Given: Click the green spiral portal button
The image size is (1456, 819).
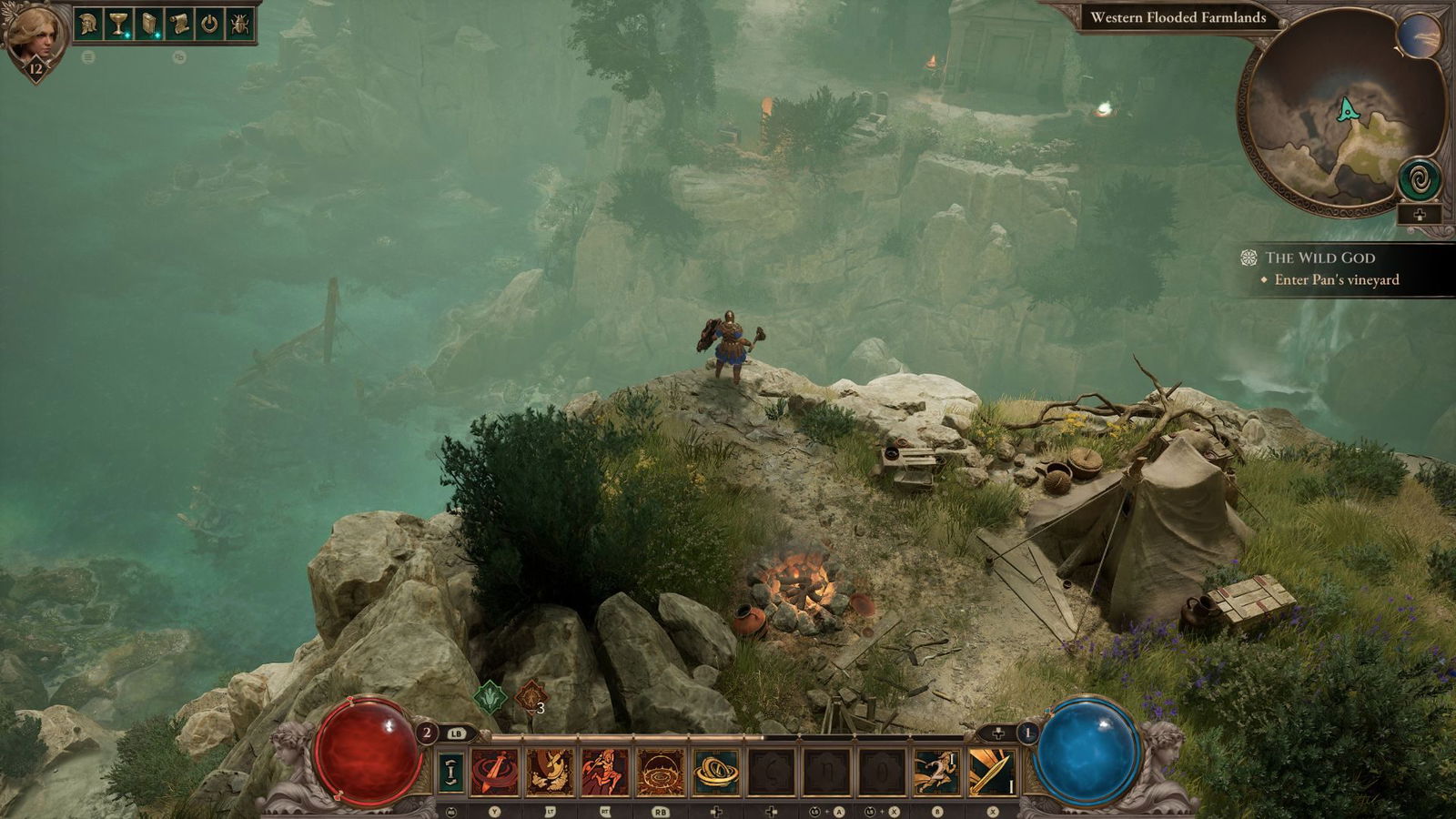Looking at the screenshot, I should tap(1419, 179).
